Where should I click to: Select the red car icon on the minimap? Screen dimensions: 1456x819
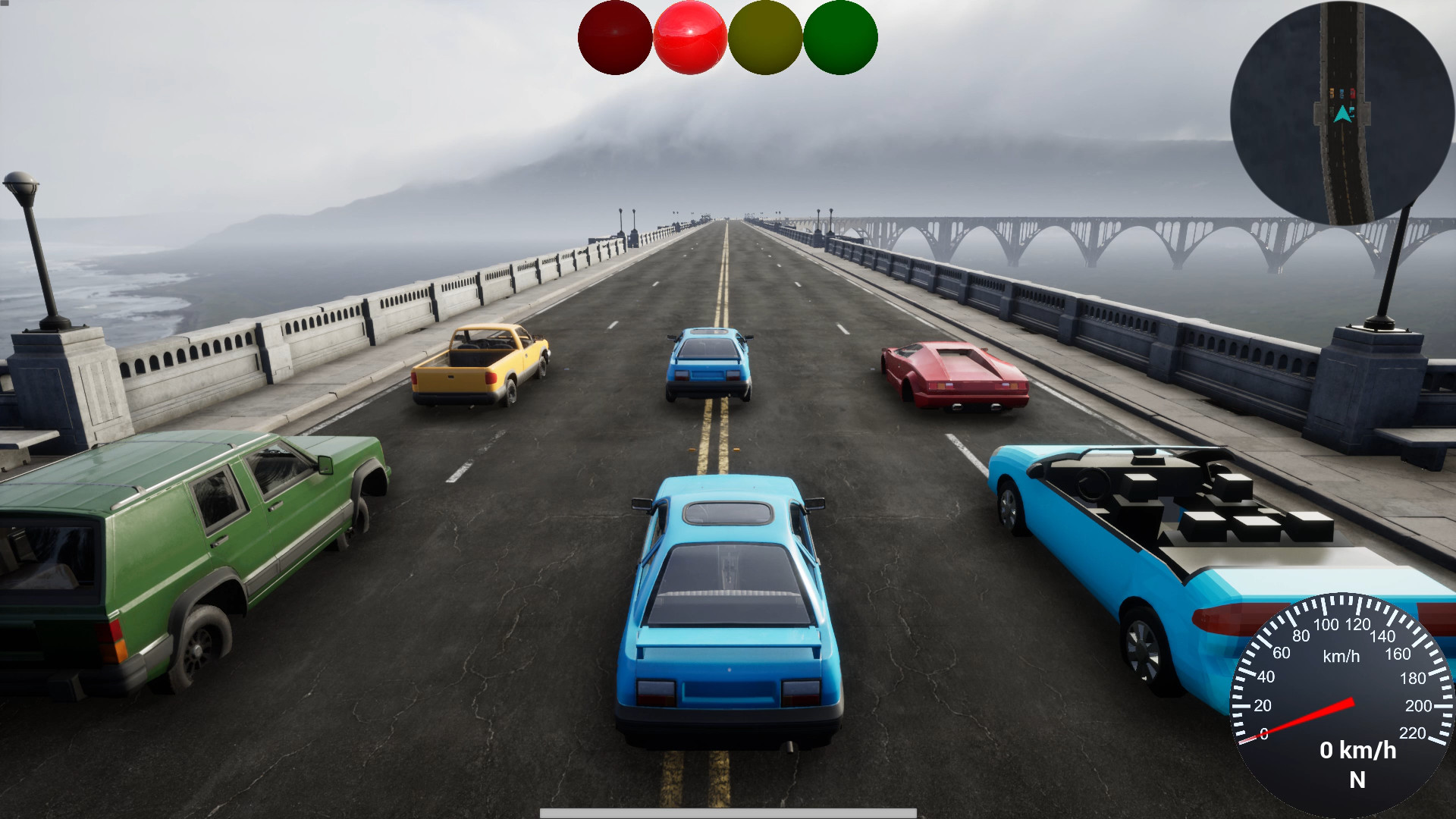click(x=1353, y=93)
